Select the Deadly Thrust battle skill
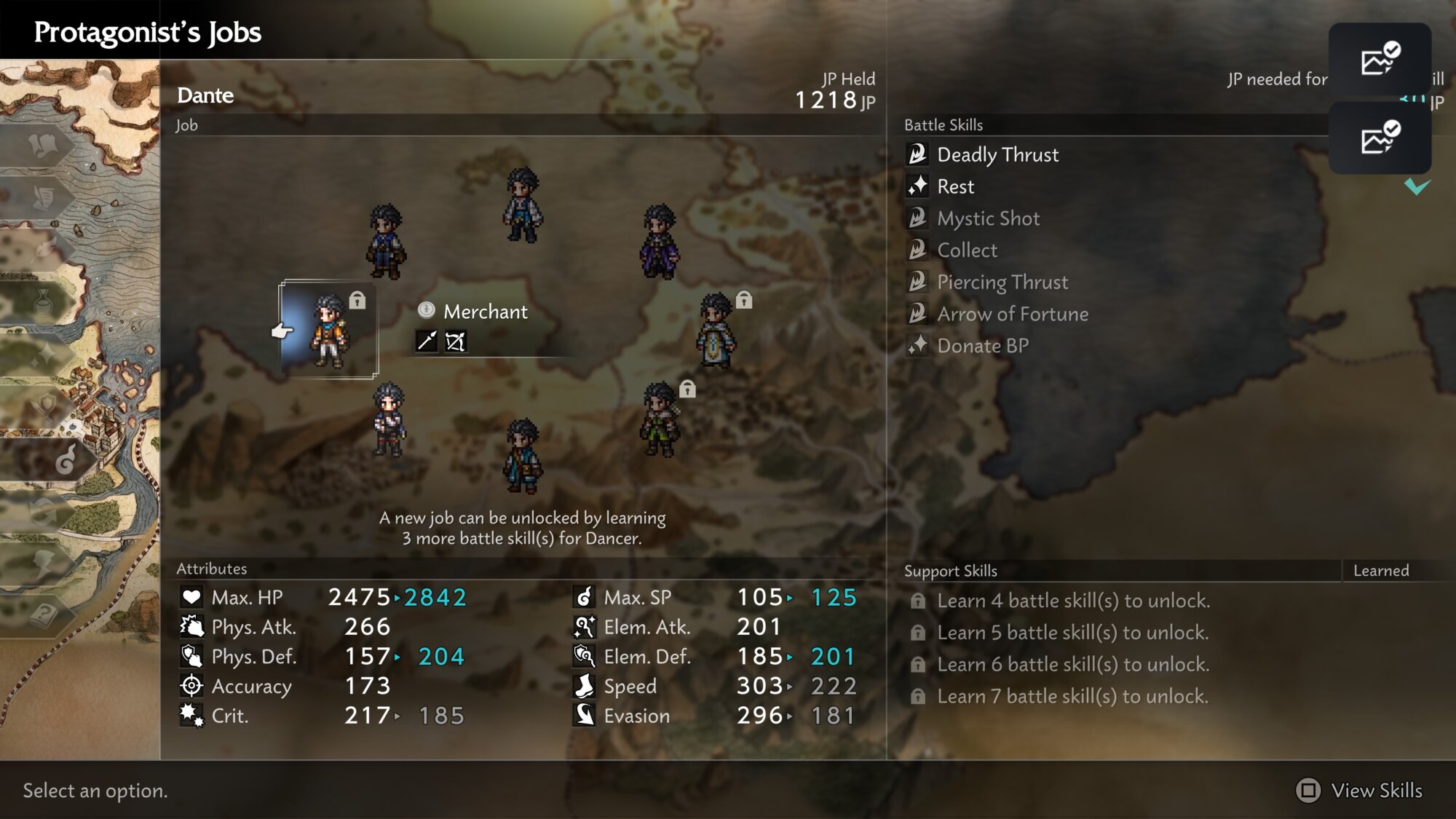1456x819 pixels. [997, 154]
